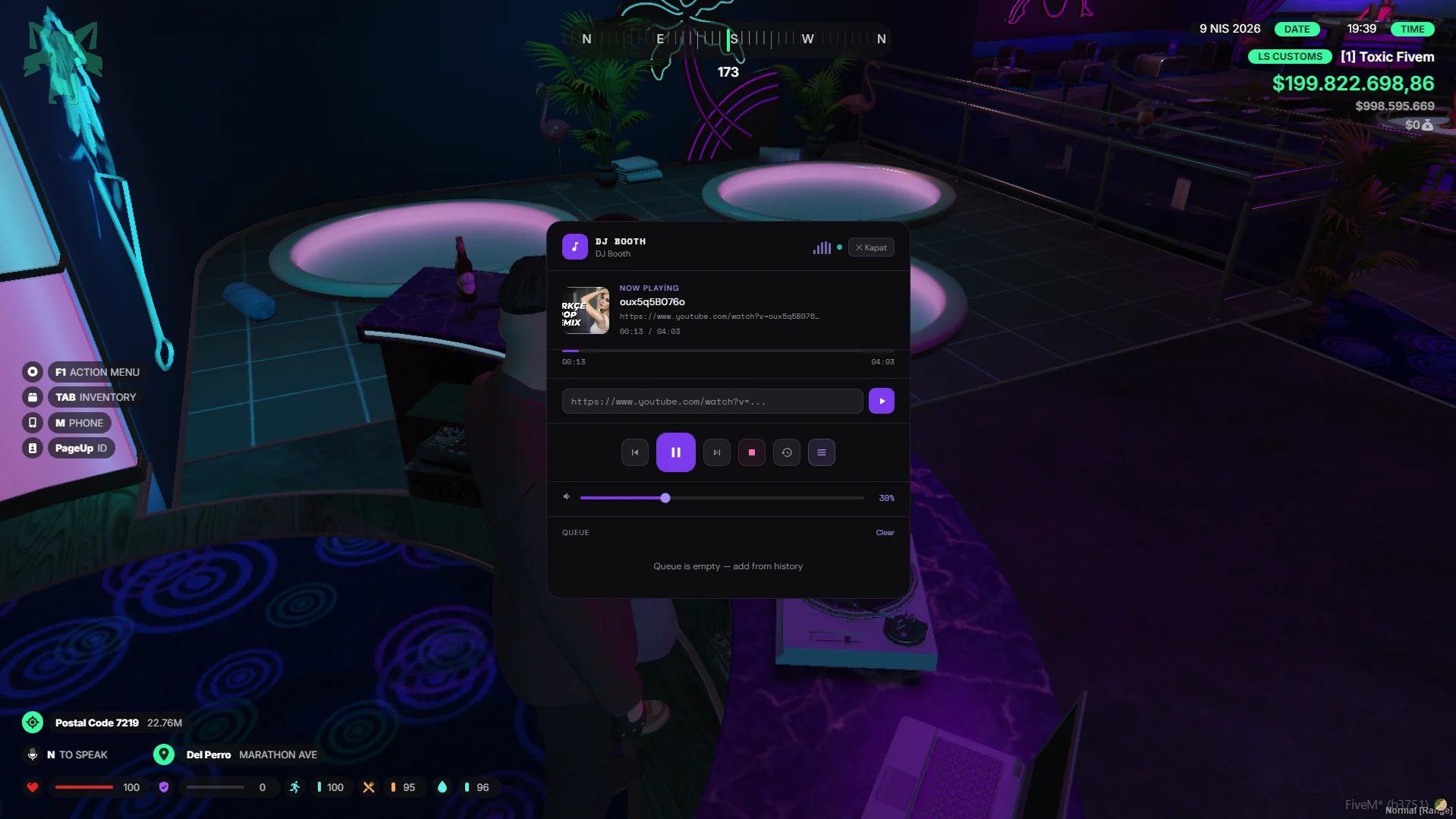Click the now playing album thumbnail
Screen dimensions: 1456x819
click(585, 310)
